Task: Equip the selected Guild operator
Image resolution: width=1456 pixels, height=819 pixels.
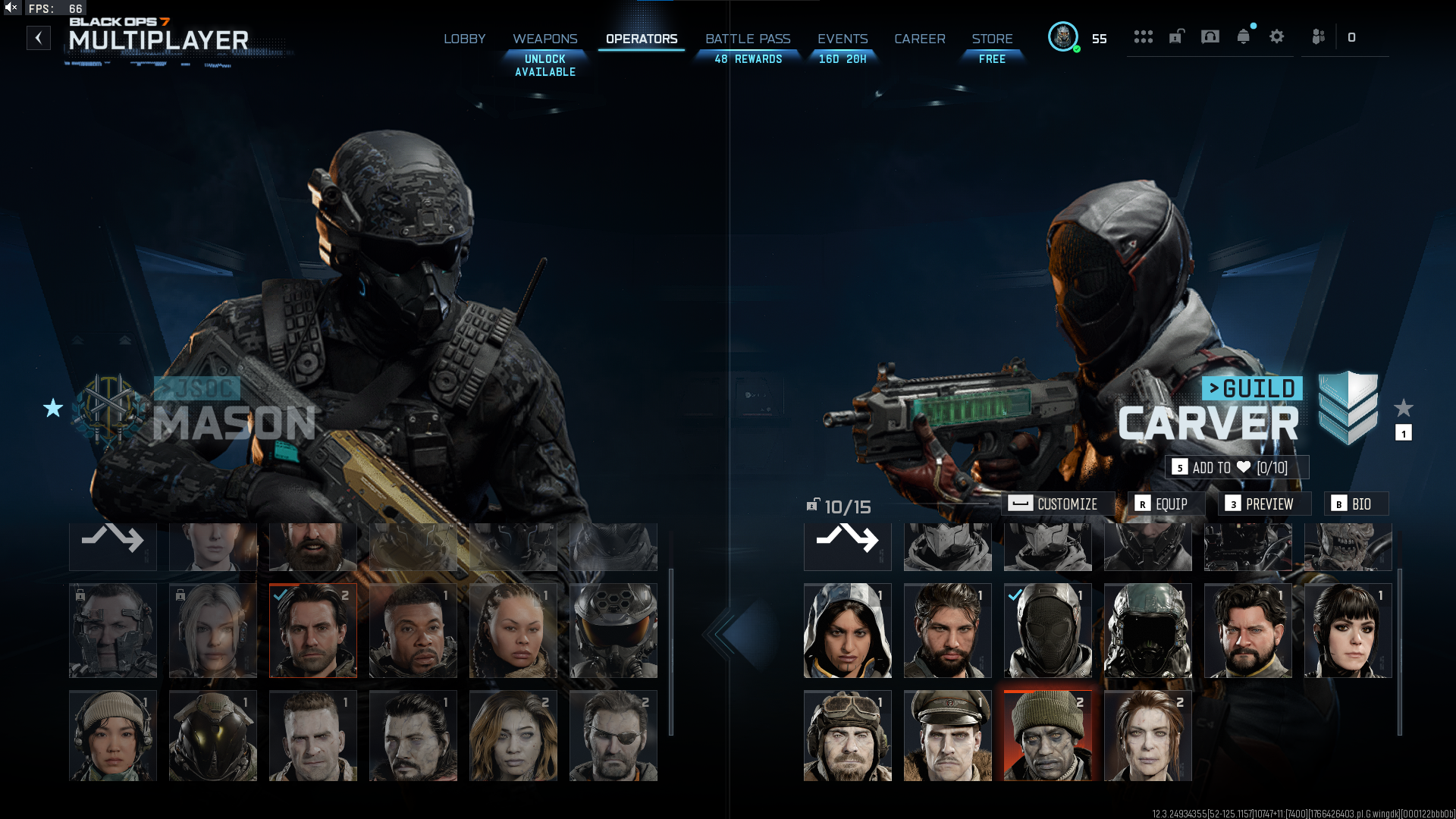Action: [1162, 504]
